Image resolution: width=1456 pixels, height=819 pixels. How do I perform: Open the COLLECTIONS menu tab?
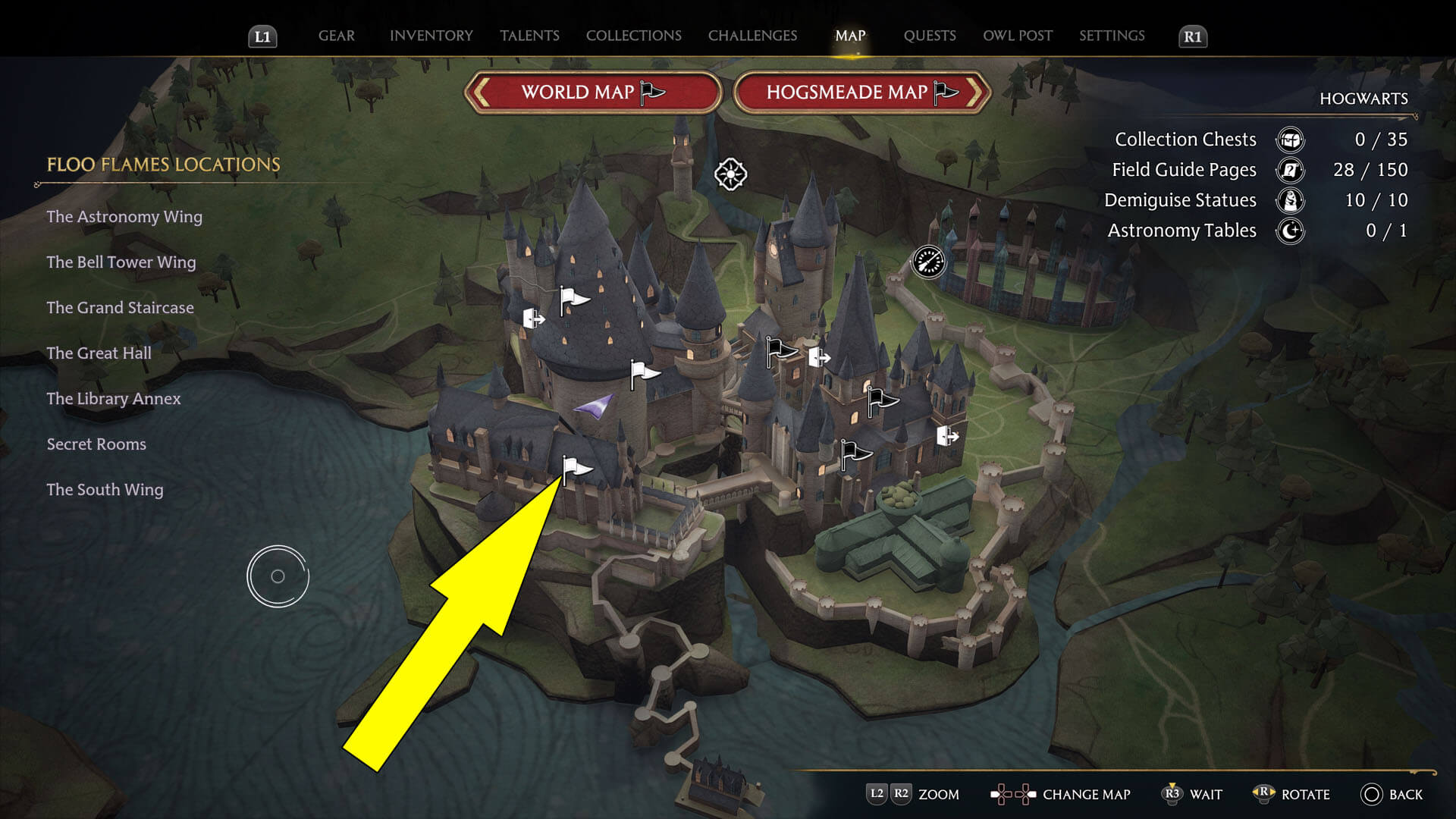(633, 36)
